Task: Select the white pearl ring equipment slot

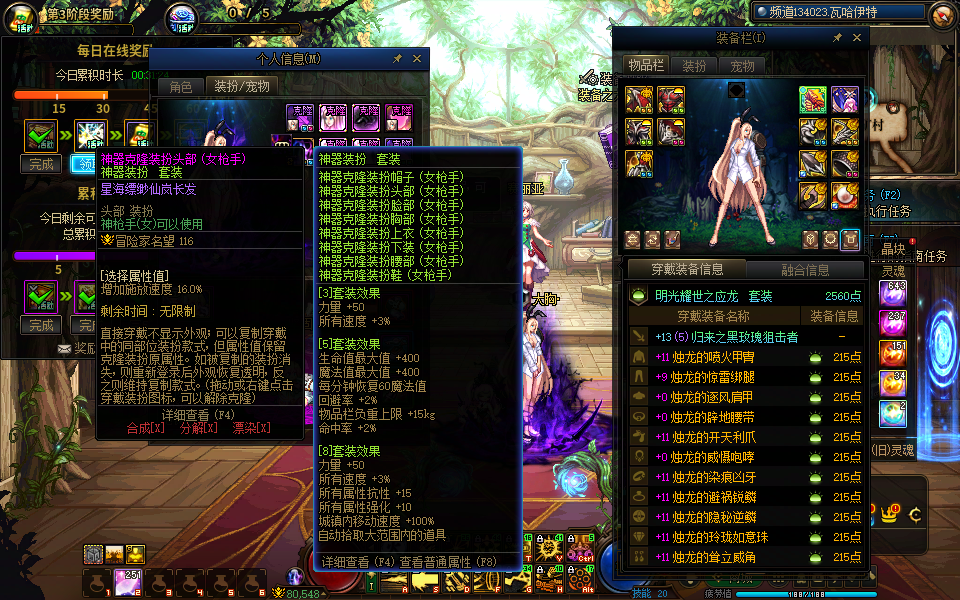Action: coord(845,196)
